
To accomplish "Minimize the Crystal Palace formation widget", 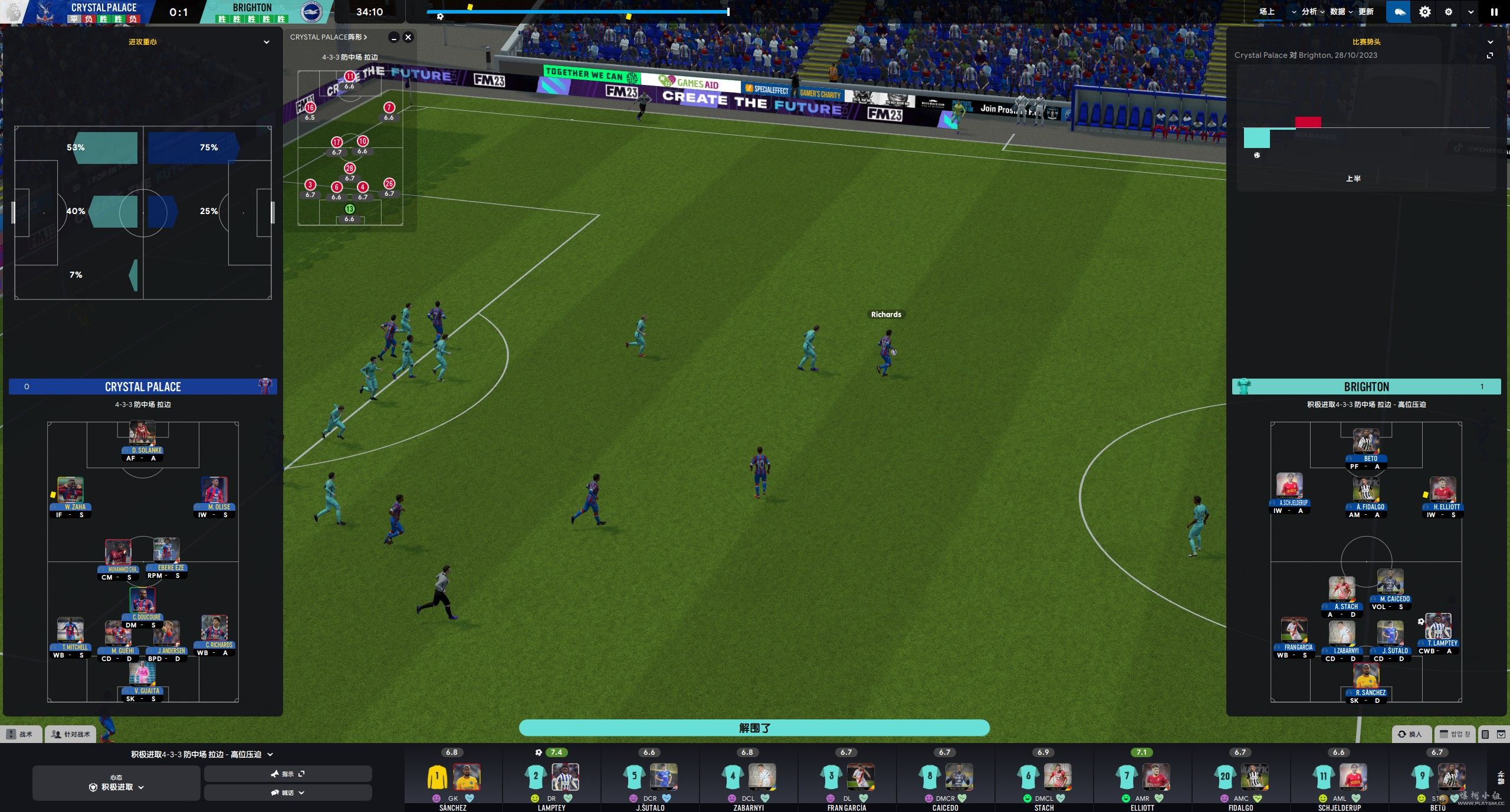I will 393,37.
